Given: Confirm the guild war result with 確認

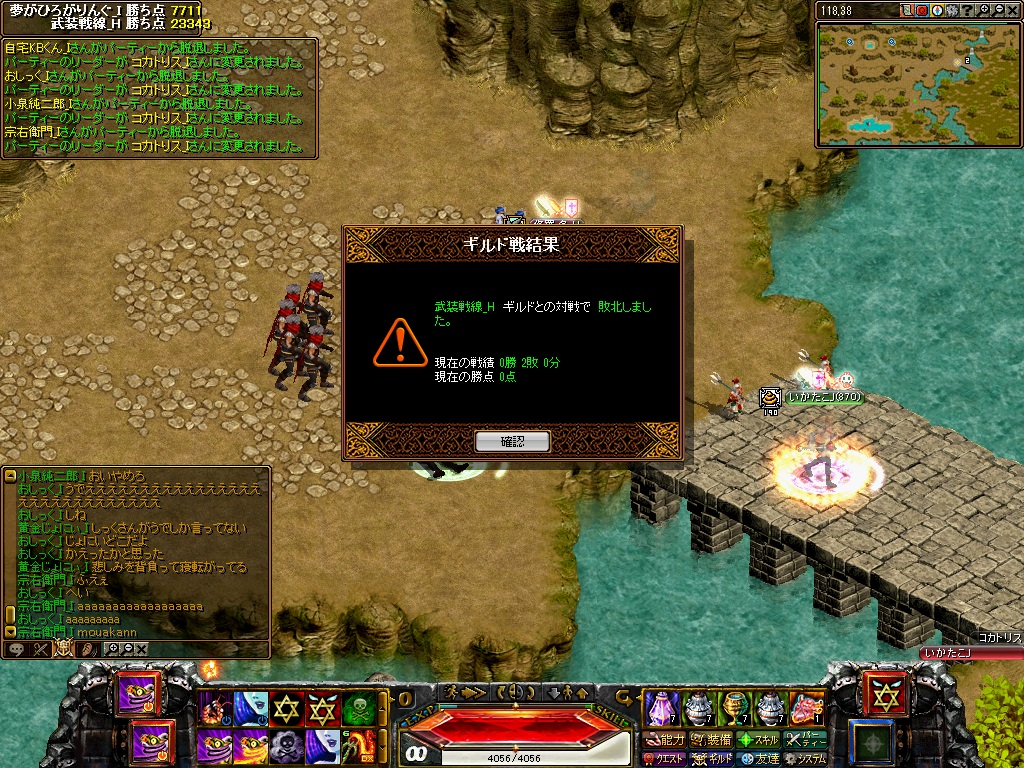Looking at the screenshot, I should coord(512,440).
